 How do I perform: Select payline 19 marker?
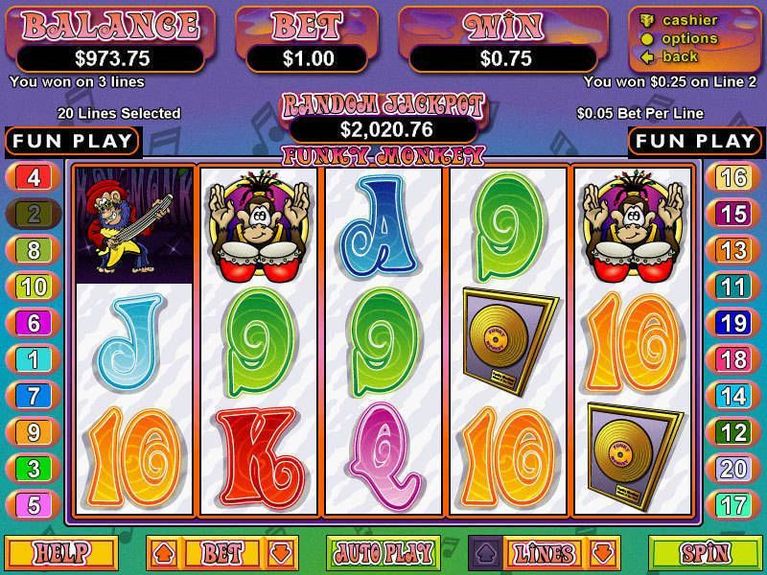pyautogui.click(x=733, y=323)
